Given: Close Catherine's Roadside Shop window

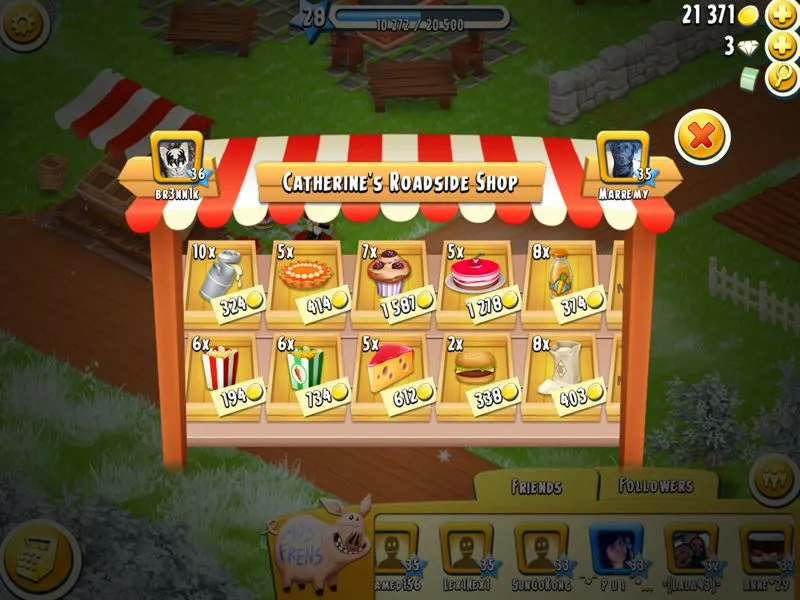Looking at the screenshot, I should pyautogui.click(x=702, y=137).
